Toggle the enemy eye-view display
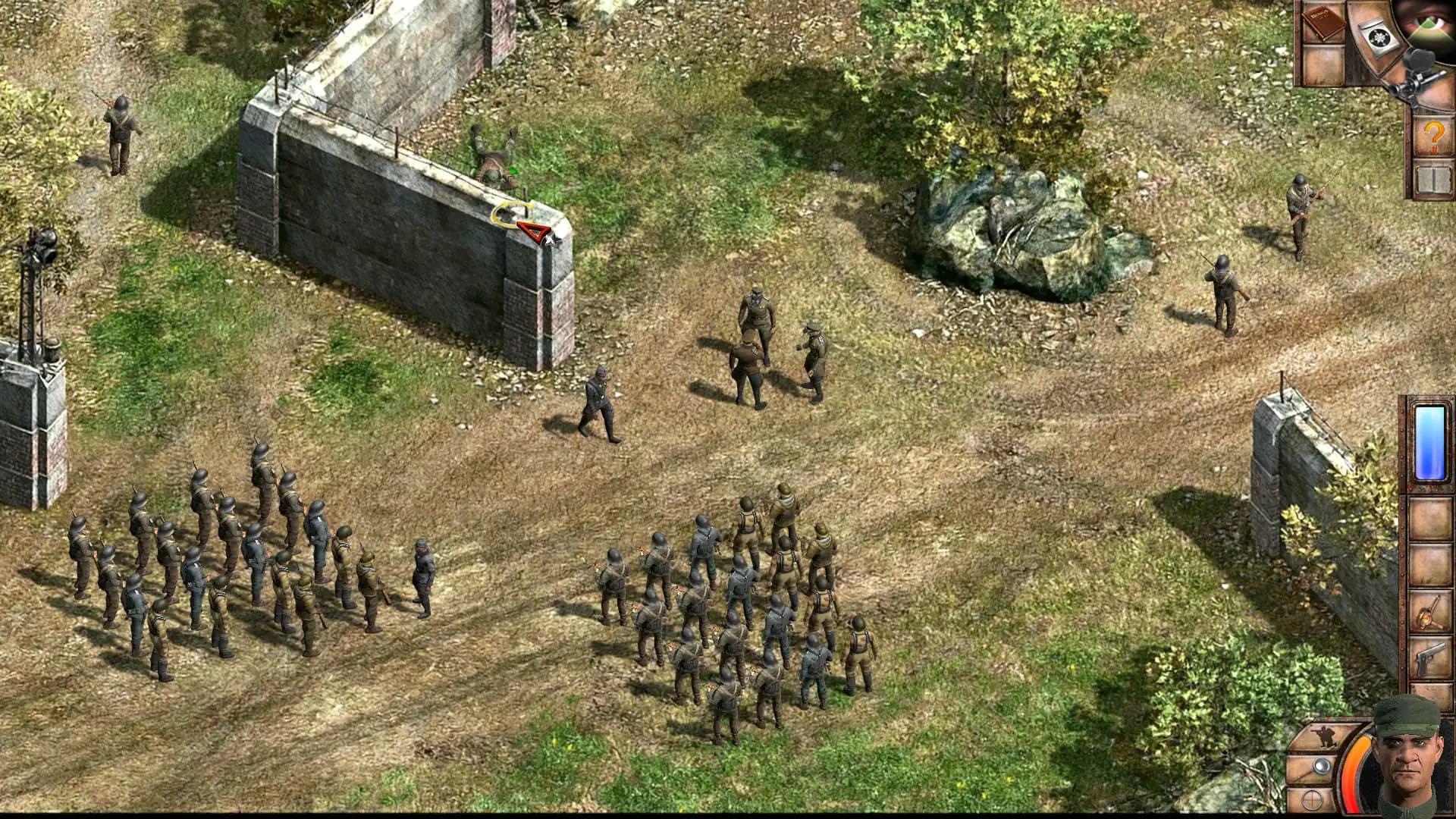This screenshot has width=1456, height=819. pyautogui.click(x=1428, y=23)
